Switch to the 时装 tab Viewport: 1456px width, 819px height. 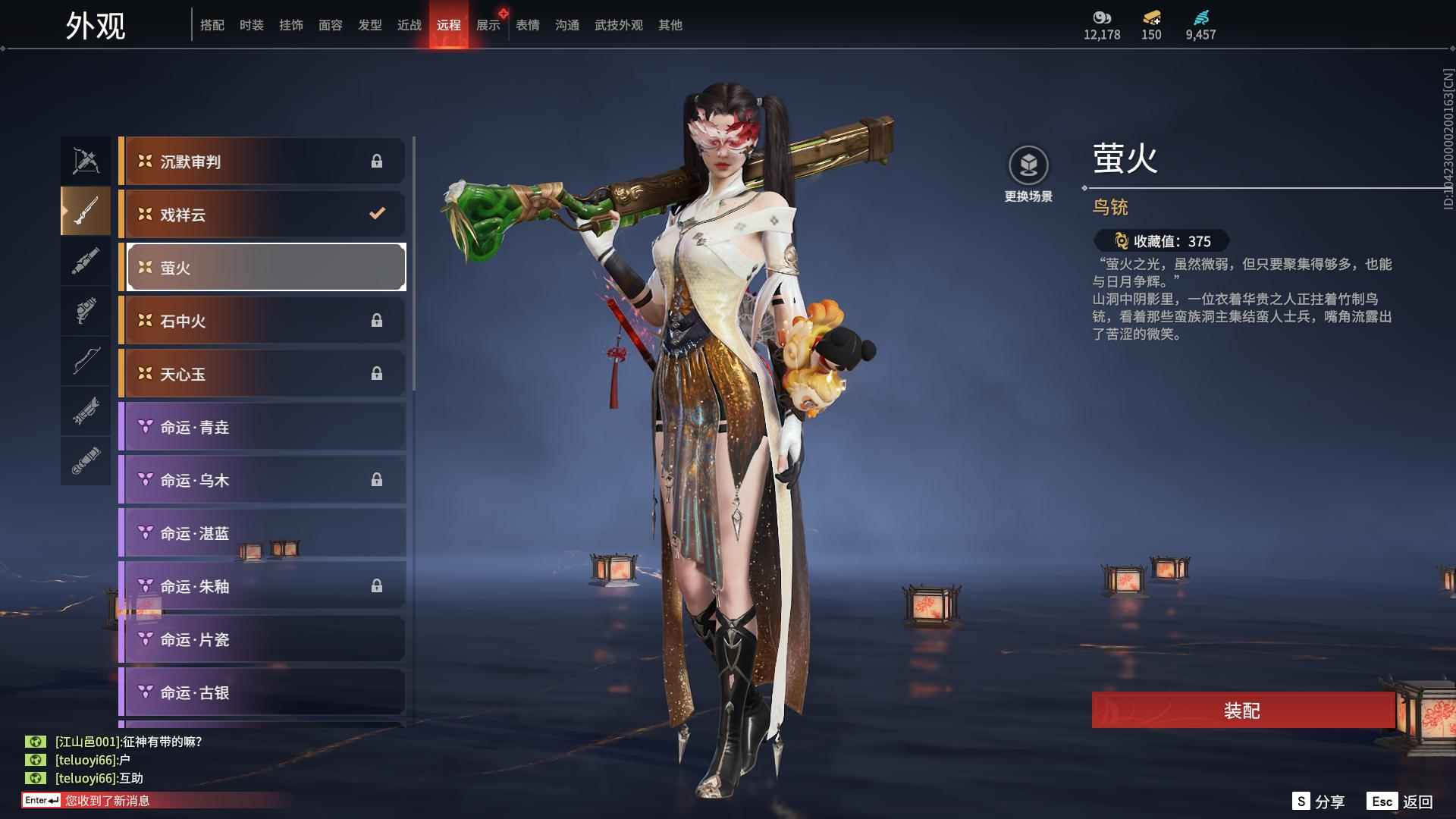pos(251,24)
